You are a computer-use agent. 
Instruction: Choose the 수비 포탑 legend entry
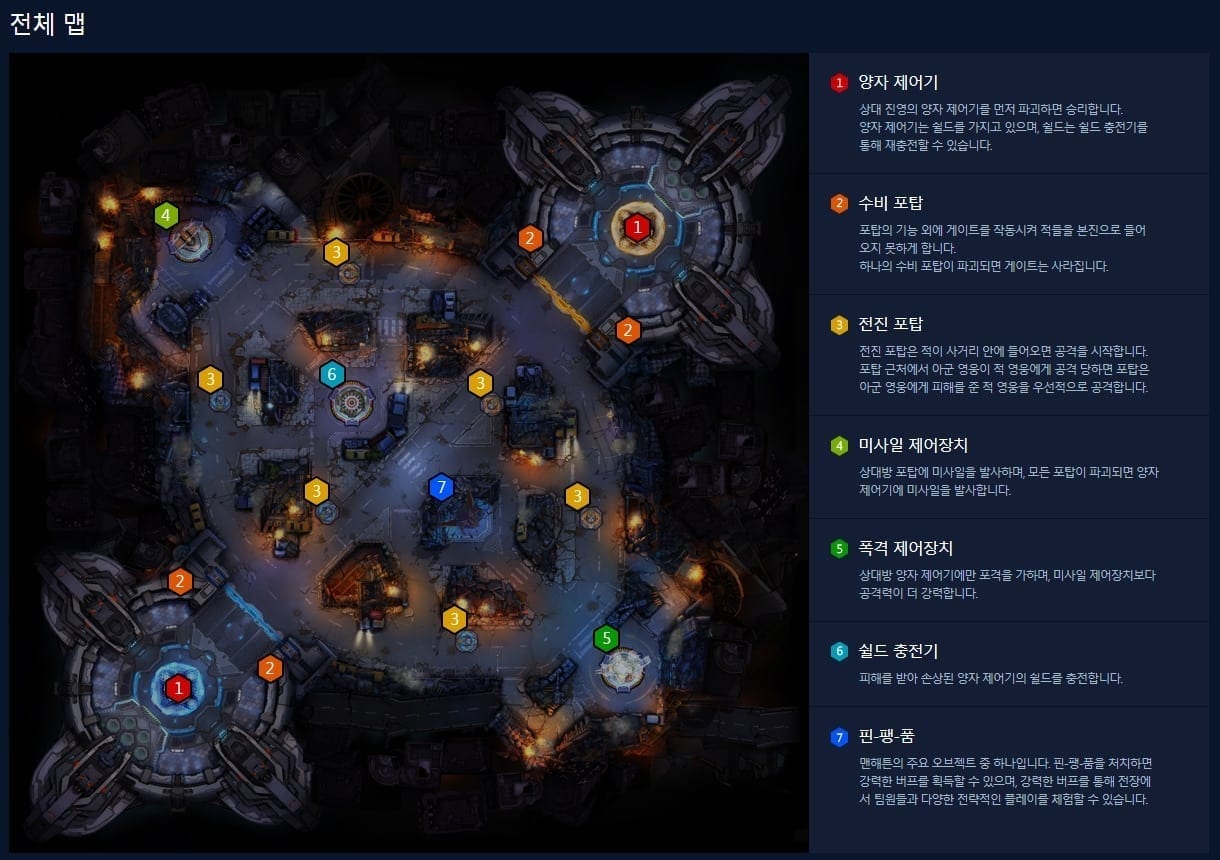pos(890,204)
